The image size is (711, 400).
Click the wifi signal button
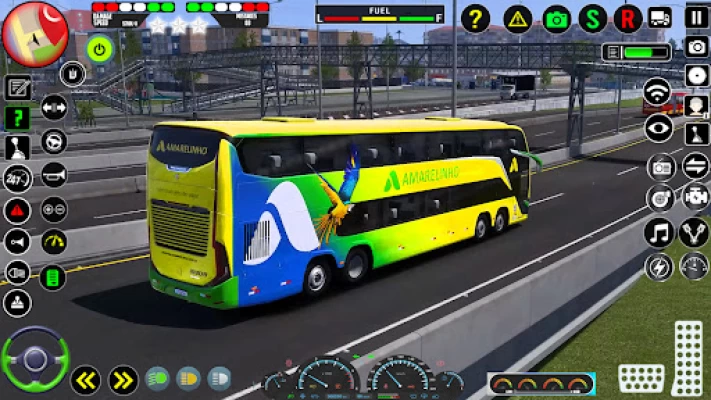click(657, 92)
